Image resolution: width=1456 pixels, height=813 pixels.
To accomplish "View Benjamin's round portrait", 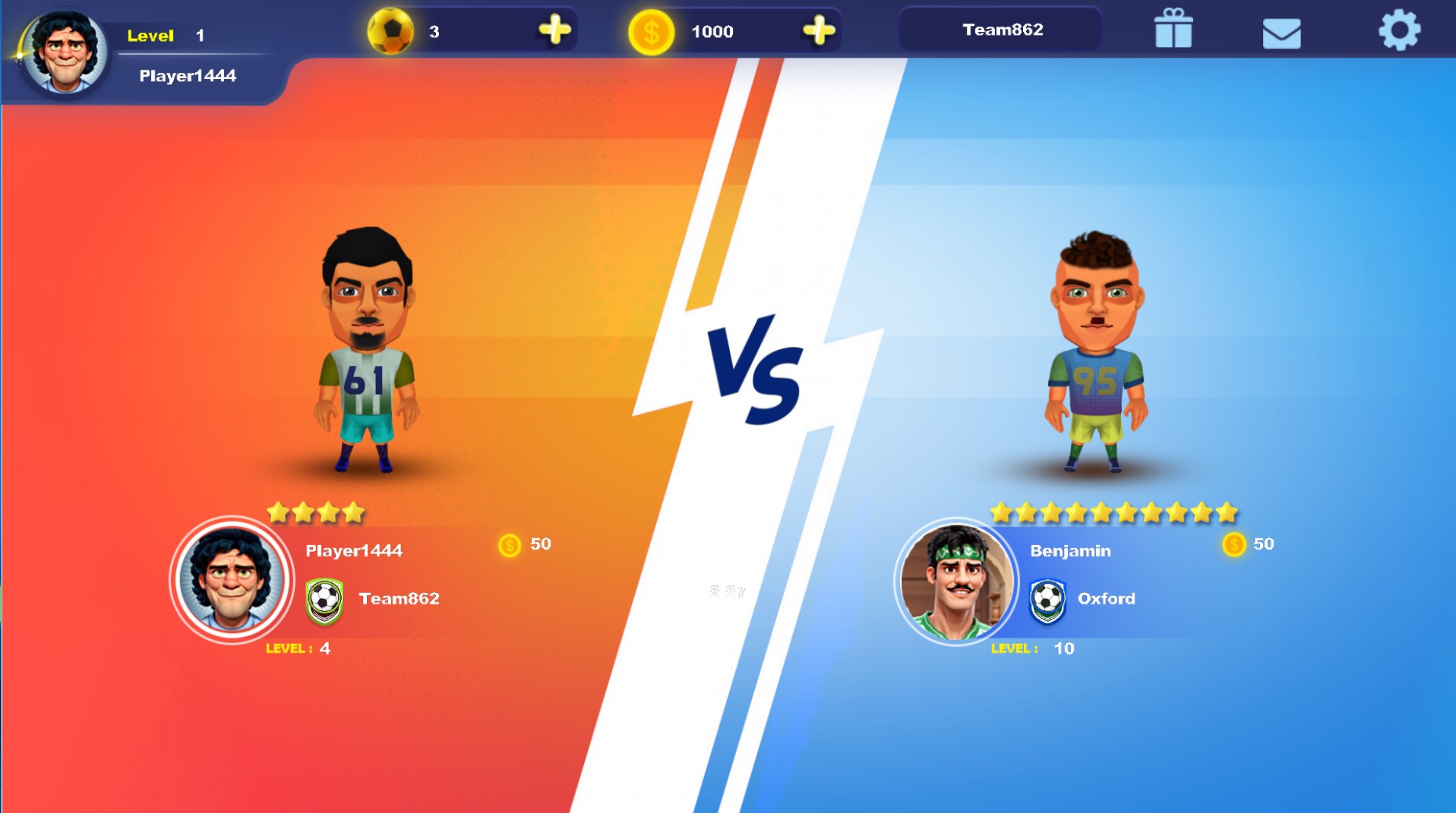I will pos(956,582).
